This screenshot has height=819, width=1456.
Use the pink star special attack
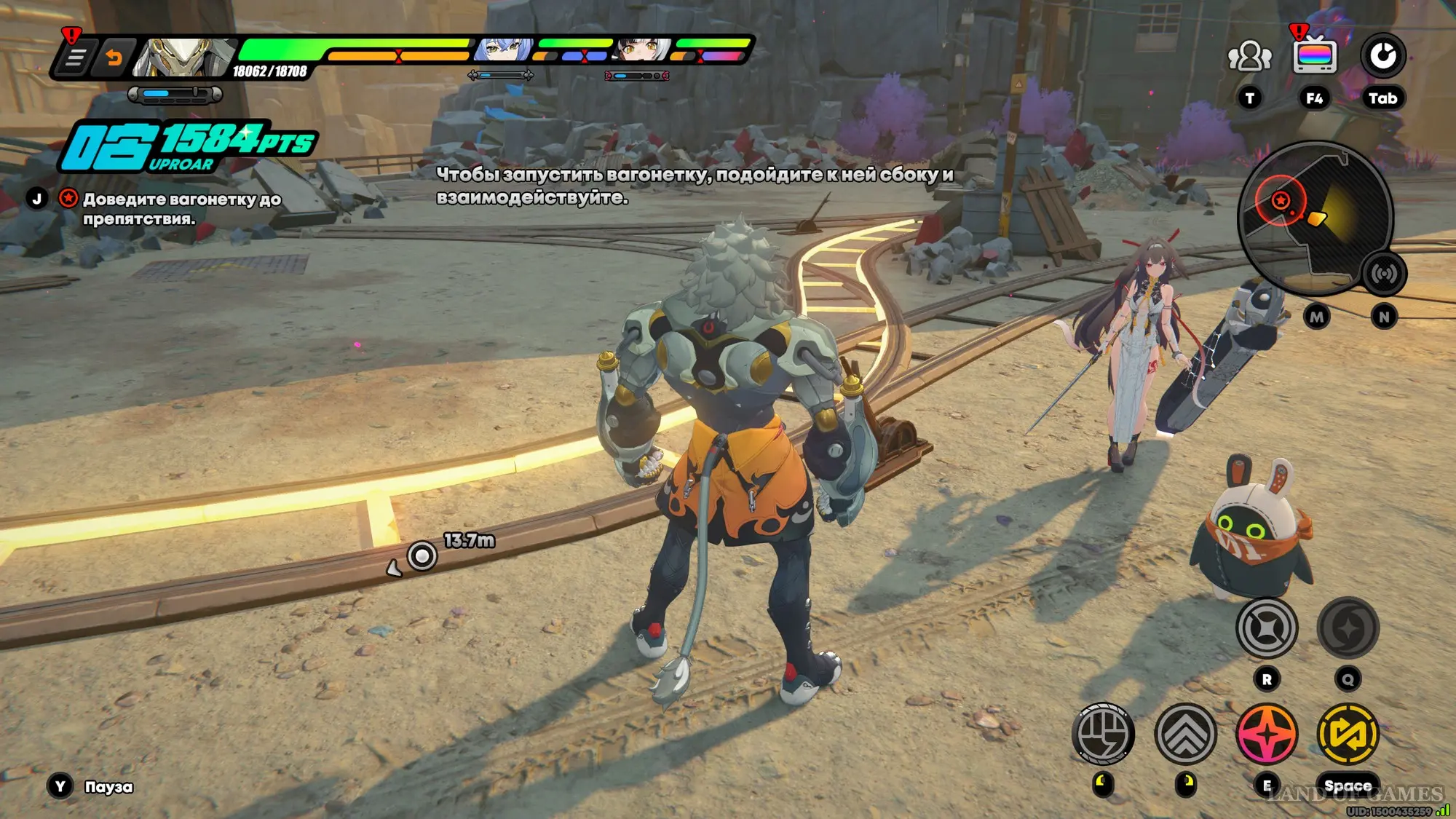click(x=1267, y=734)
